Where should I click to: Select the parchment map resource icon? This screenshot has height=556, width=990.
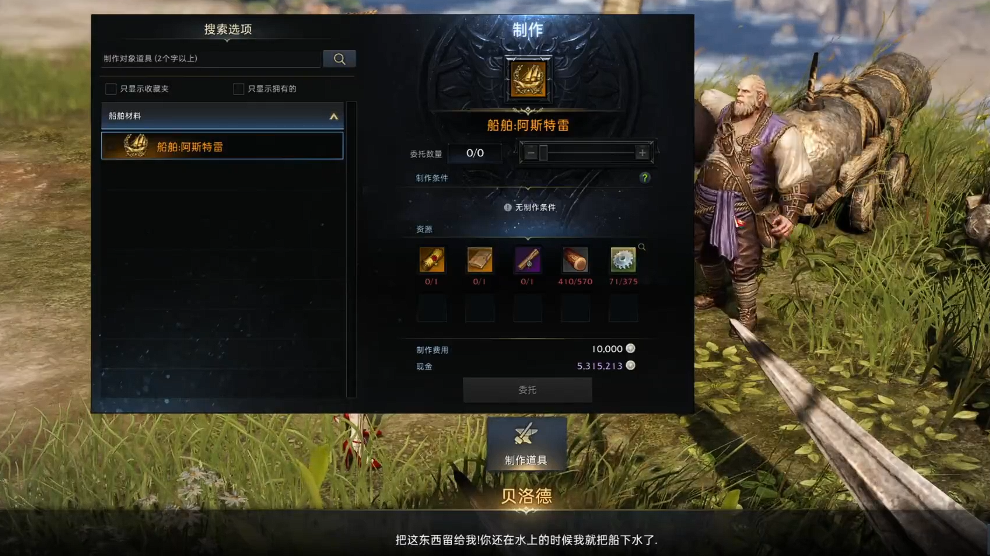480,260
